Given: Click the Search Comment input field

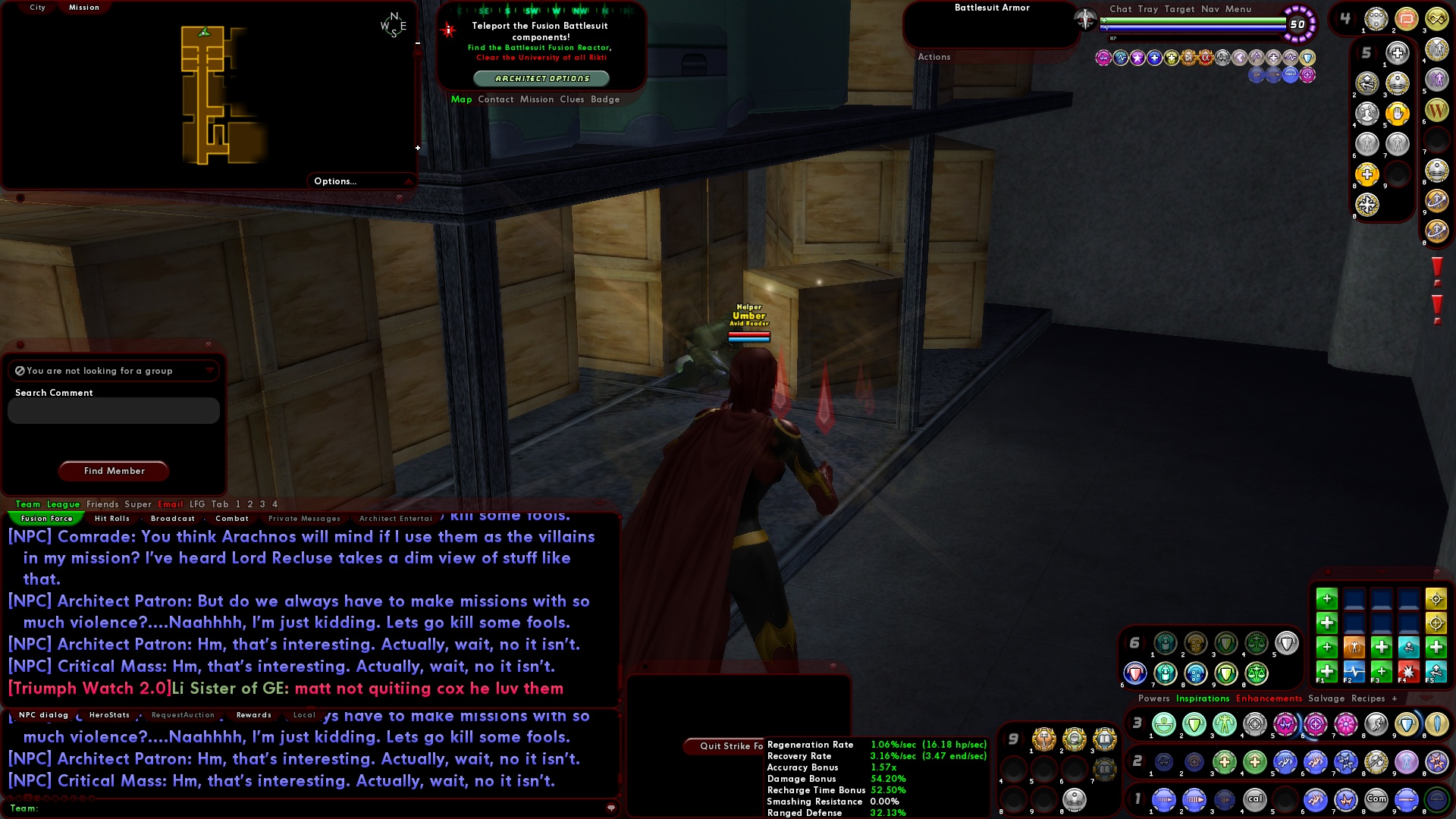Looking at the screenshot, I should 112,410.
